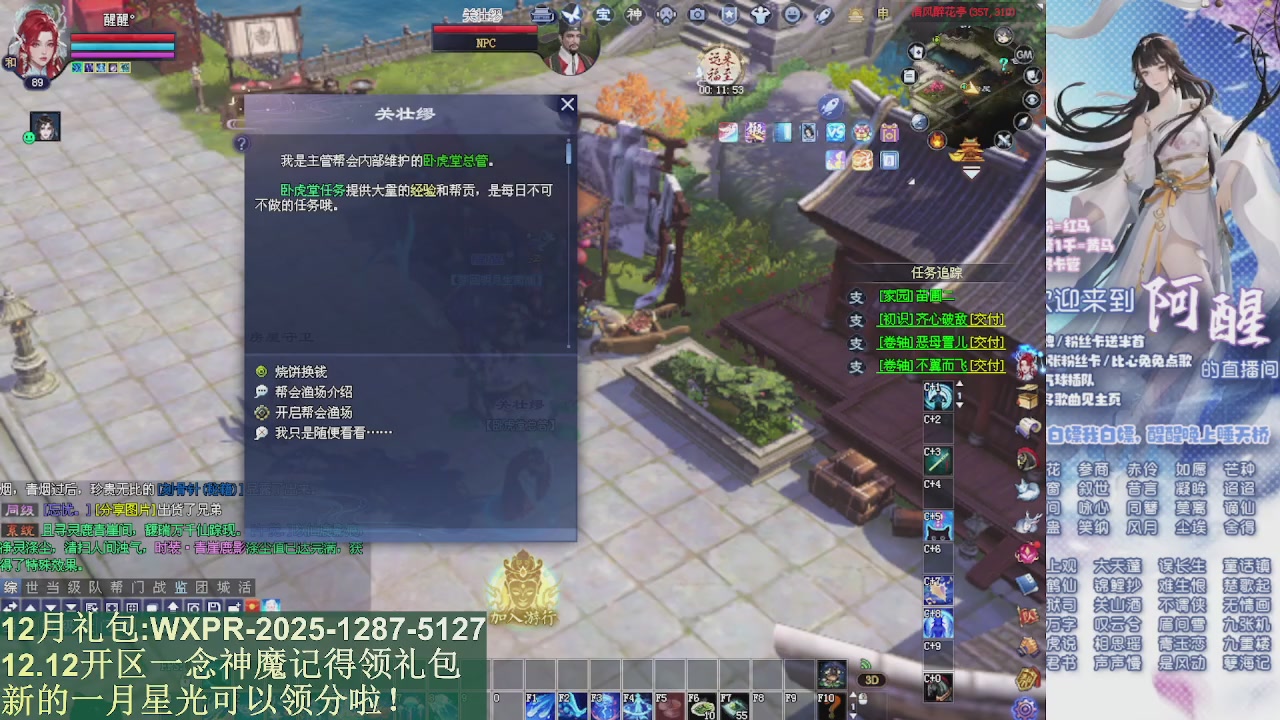The width and height of the screenshot is (1280, 720).
Task: Toggle the smiley emote icon in the top bar
Action: click(x=791, y=13)
